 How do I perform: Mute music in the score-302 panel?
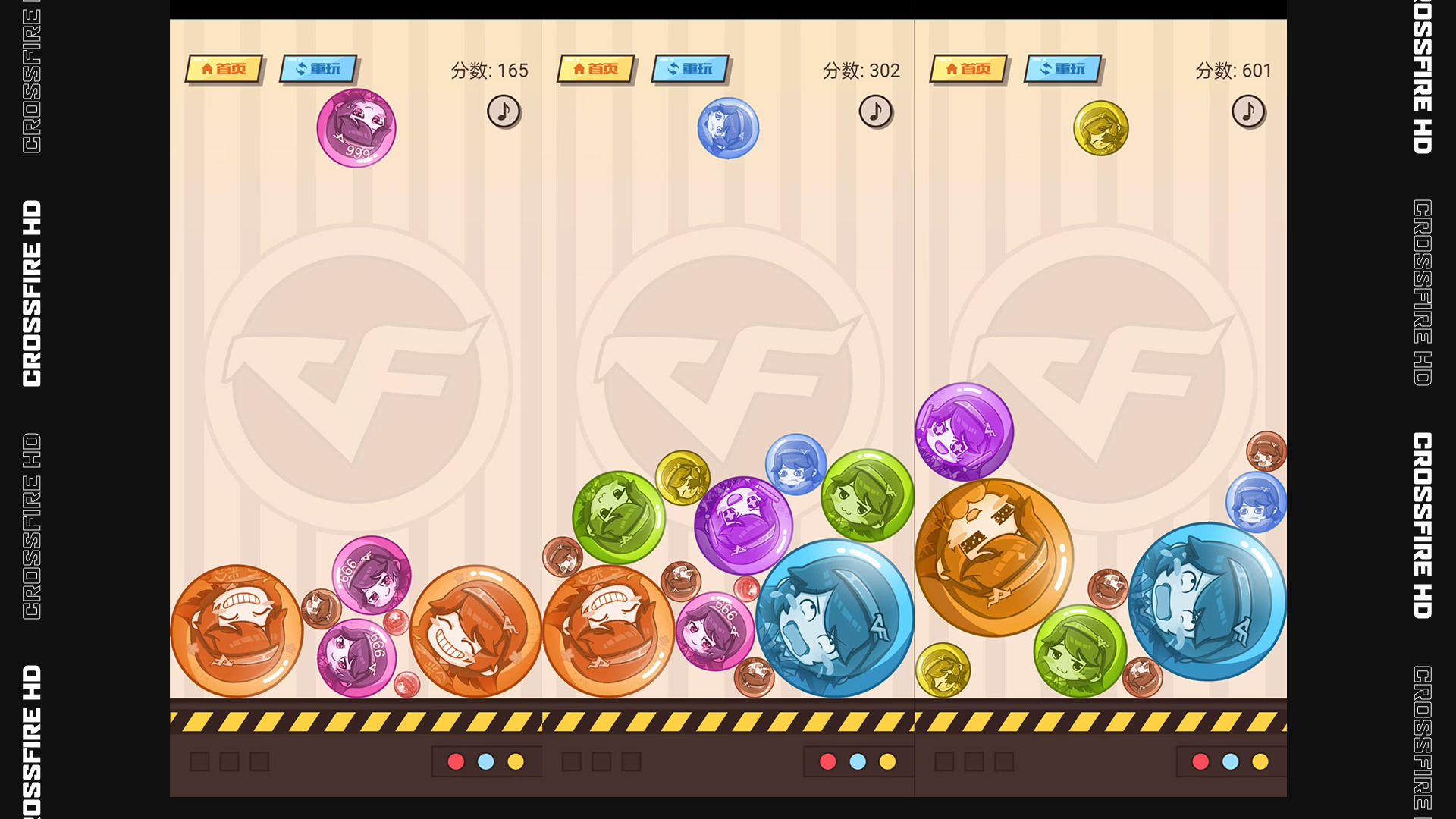pyautogui.click(x=876, y=111)
